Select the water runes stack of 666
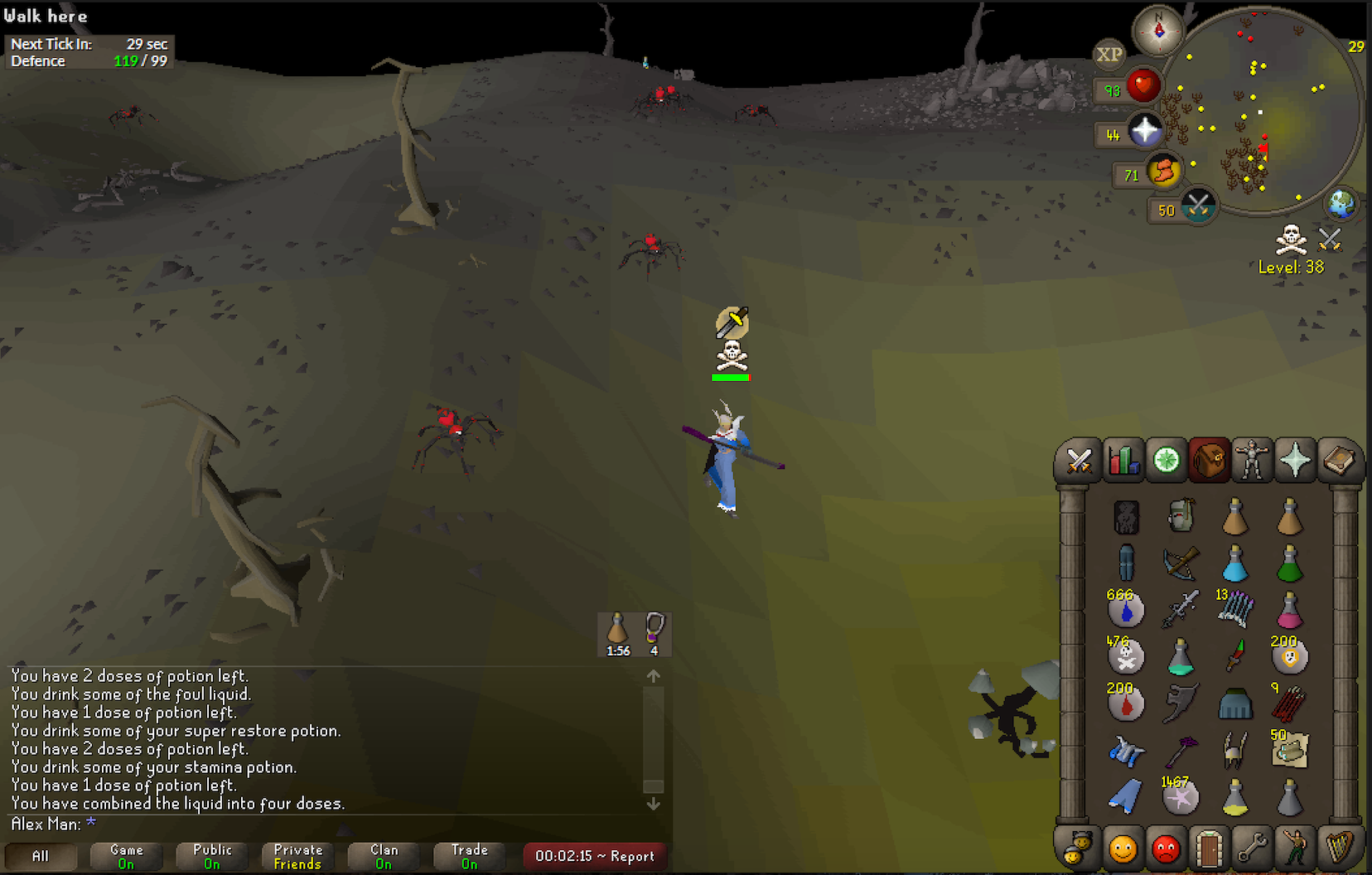Image resolution: width=1372 pixels, height=875 pixels. (x=1125, y=610)
